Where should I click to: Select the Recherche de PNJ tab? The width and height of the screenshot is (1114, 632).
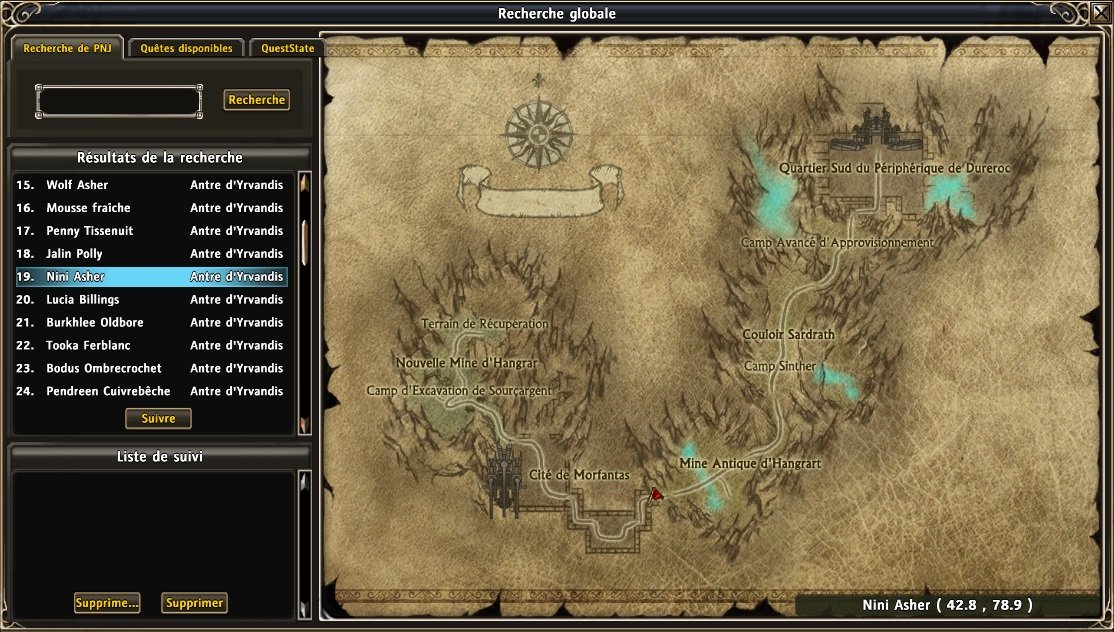point(68,48)
